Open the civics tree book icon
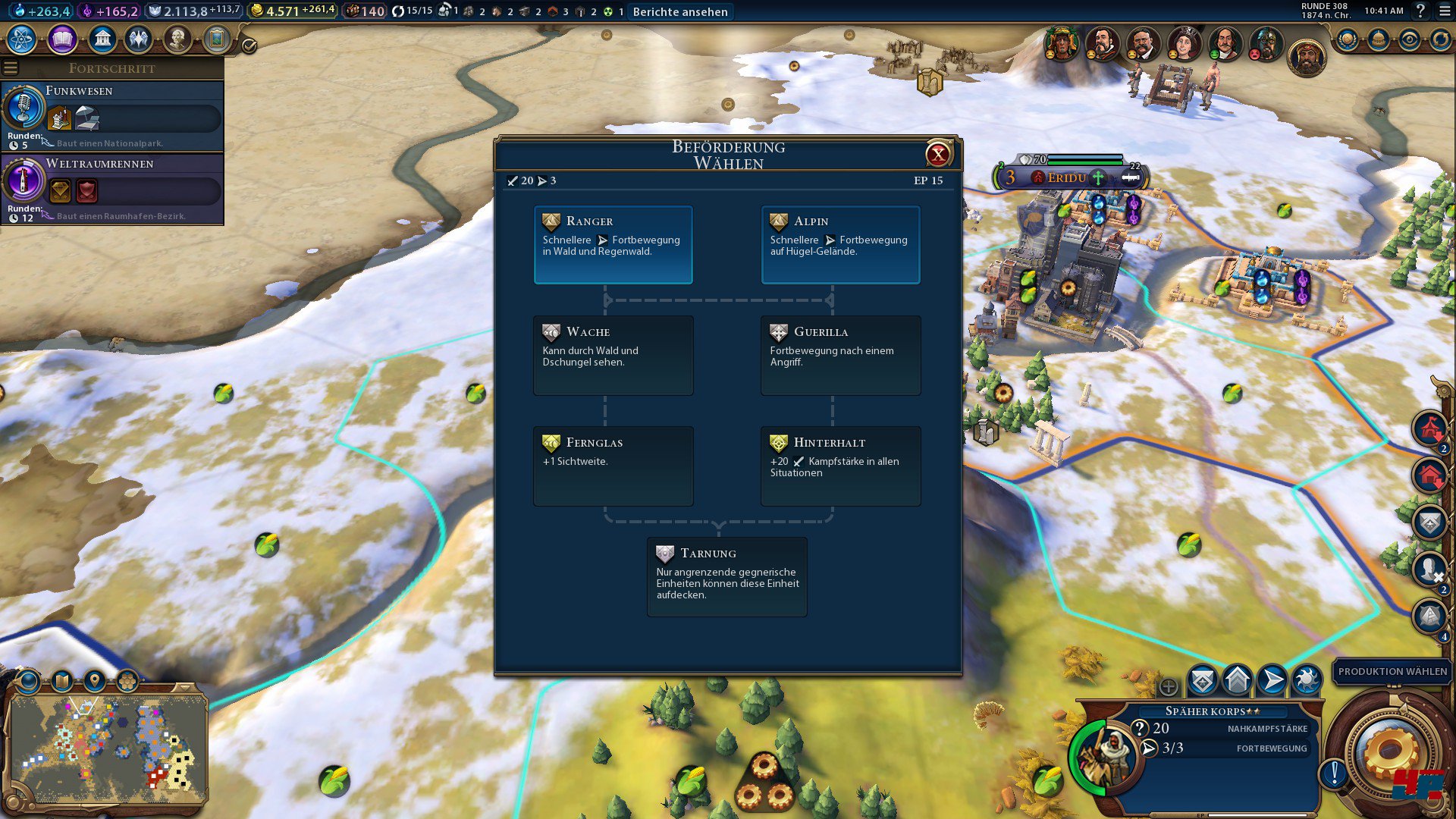This screenshot has height=819, width=1456. pyautogui.click(x=62, y=39)
